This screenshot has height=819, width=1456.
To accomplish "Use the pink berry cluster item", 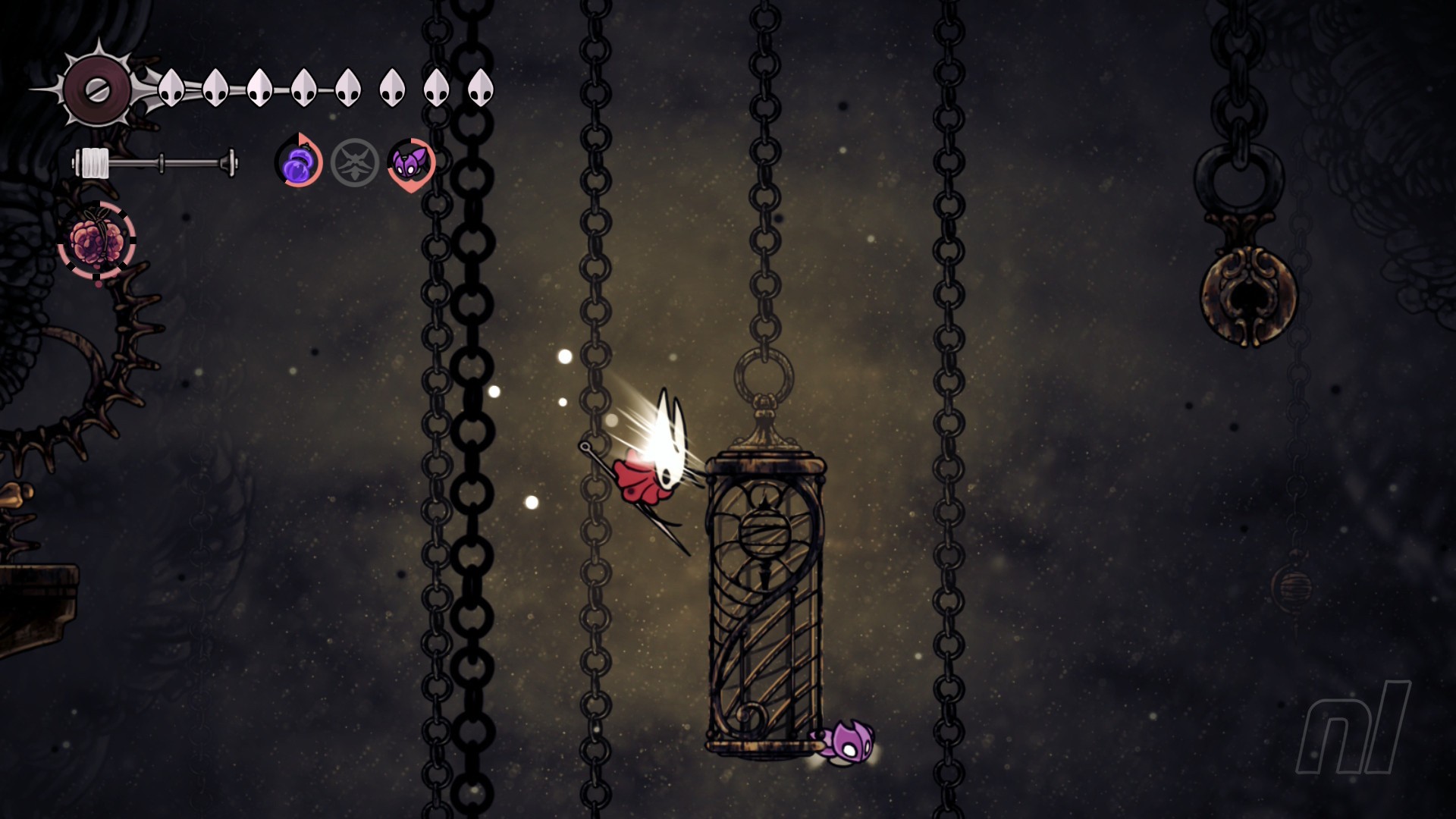I will pos(97,241).
